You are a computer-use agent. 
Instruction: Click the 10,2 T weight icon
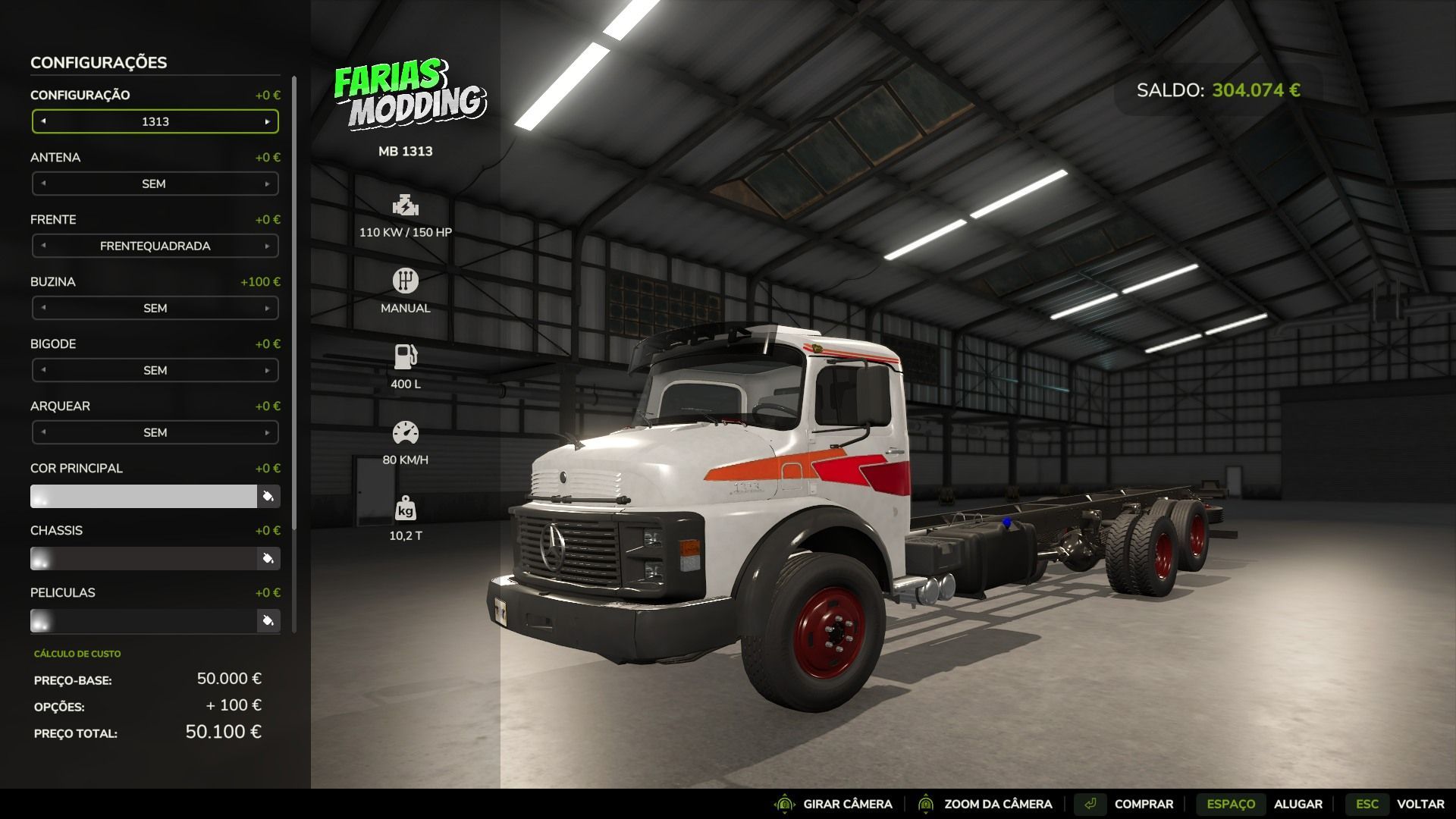coord(405,512)
